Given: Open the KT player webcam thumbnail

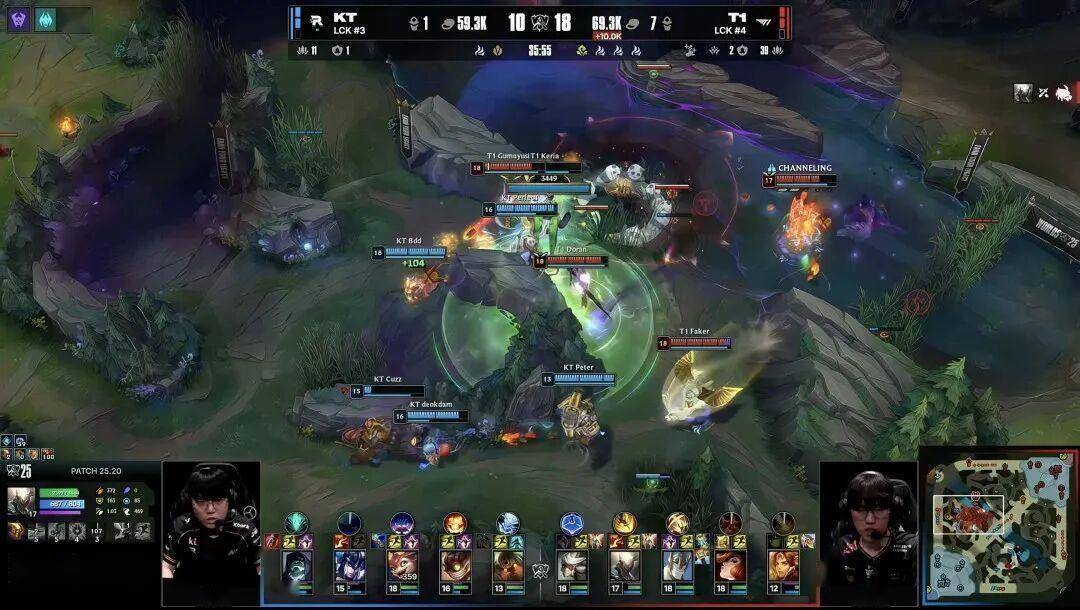Looking at the screenshot, I should pyautogui.click(x=210, y=518).
